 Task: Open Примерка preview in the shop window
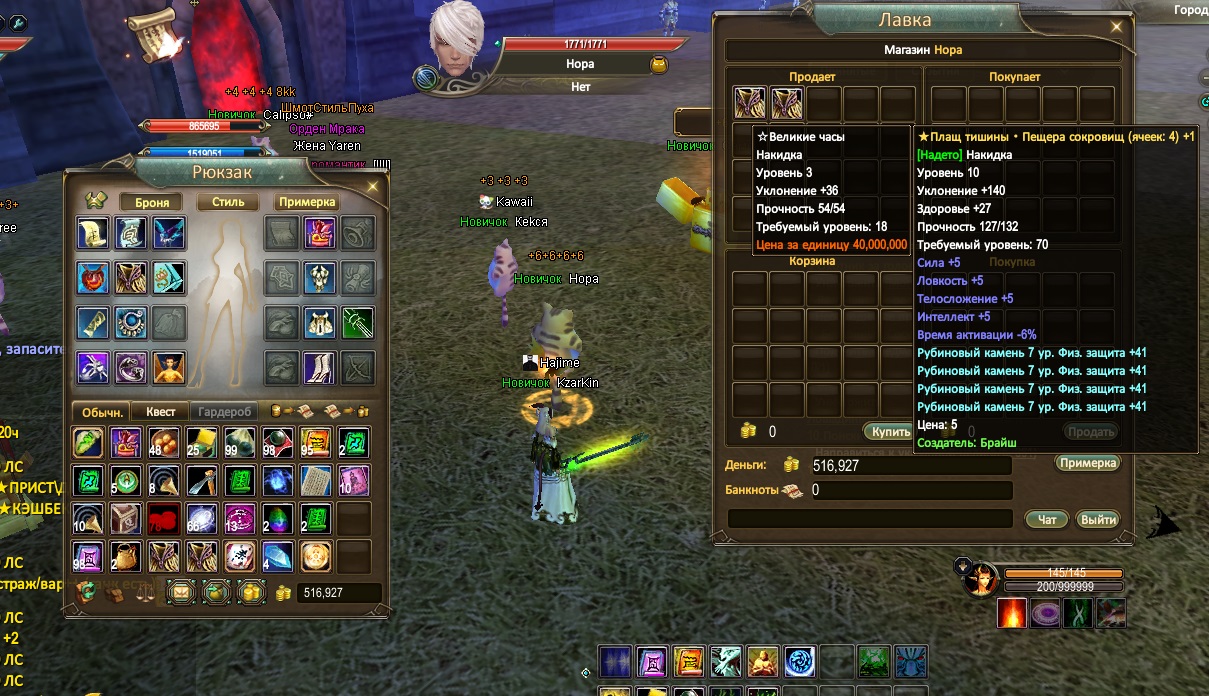click(x=1087, y=463)
